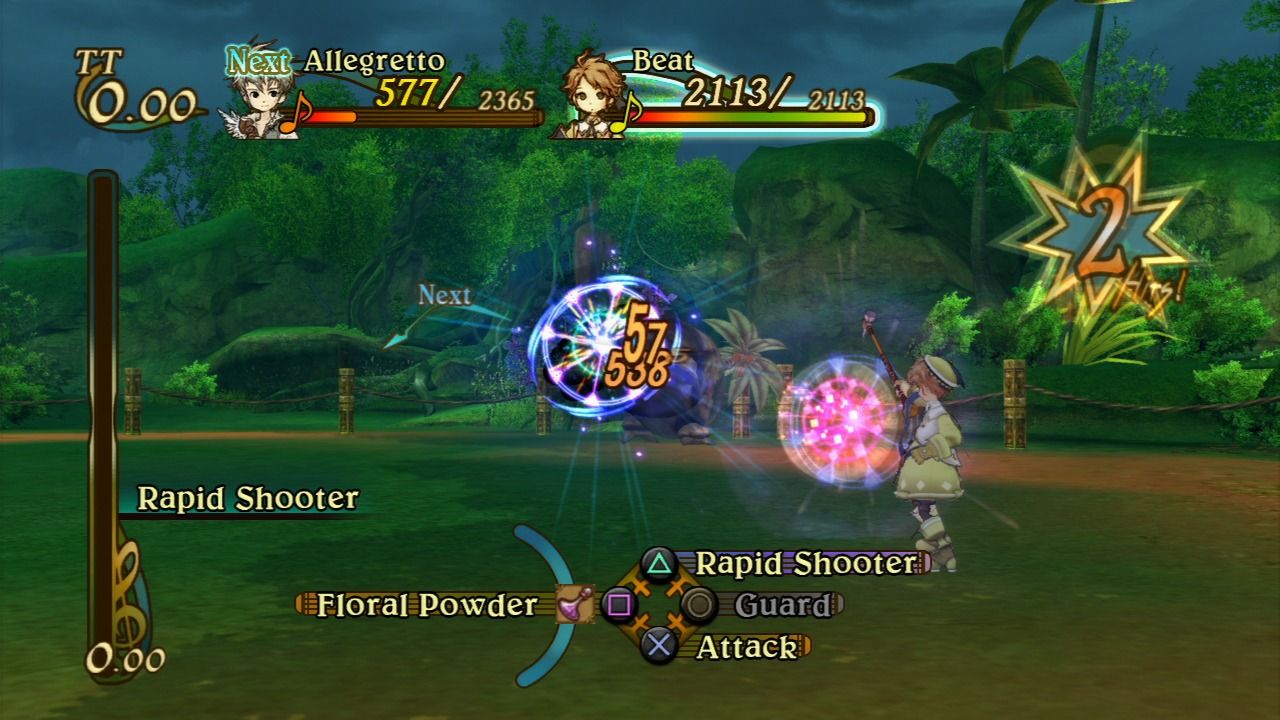Choose the Guard command
Image resolution: width=1280 pixels, height=720 pixels.
tap(782, 605)
